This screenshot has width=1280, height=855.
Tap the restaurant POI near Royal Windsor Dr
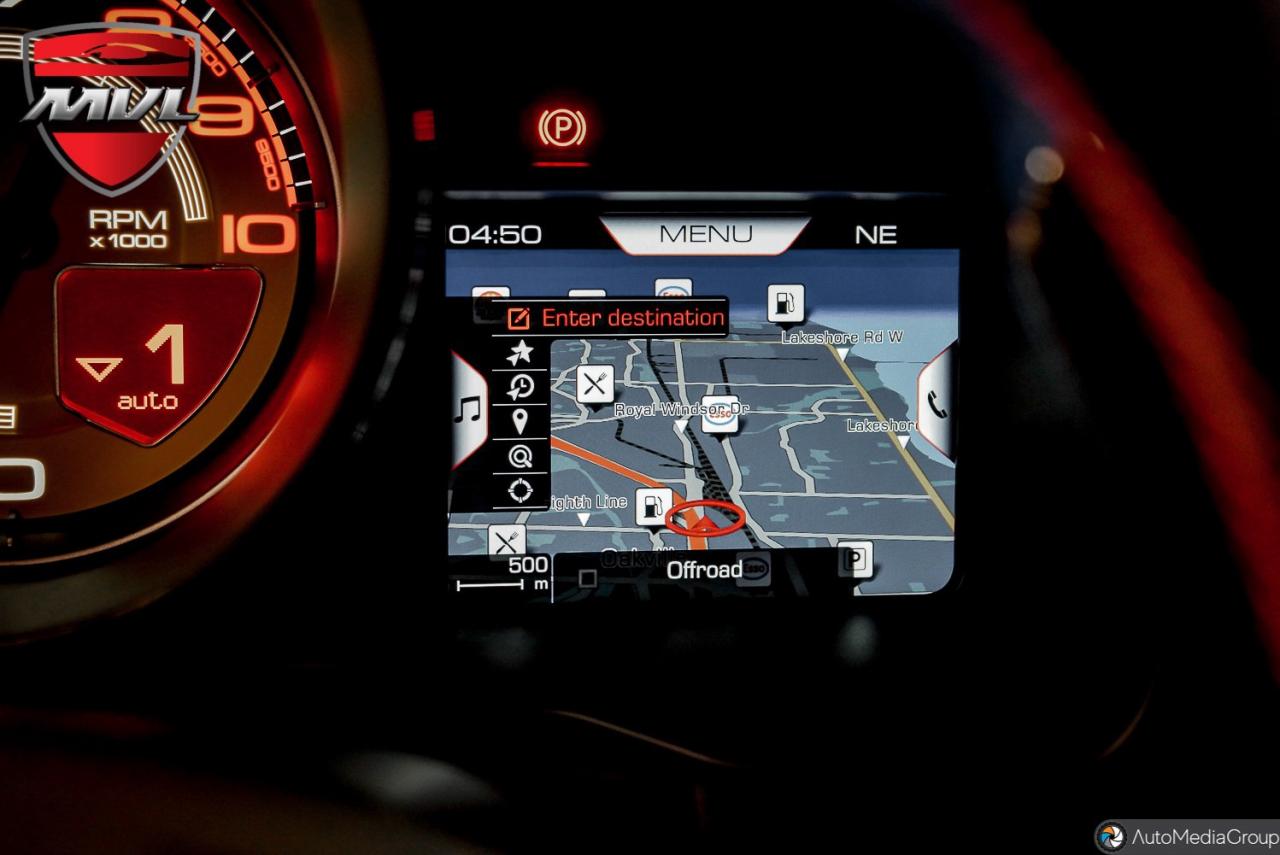click(593, 383)
